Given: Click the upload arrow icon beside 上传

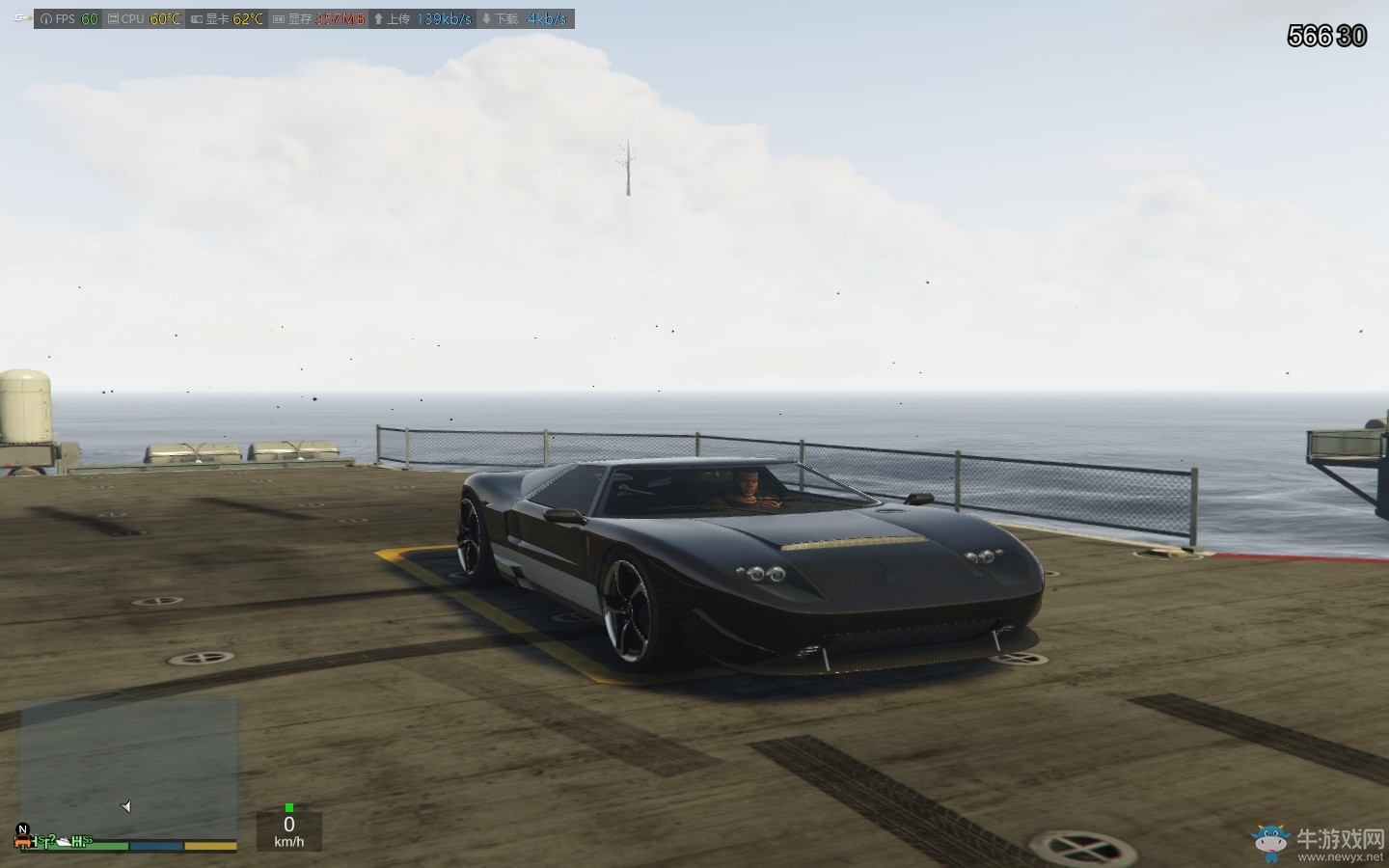Looking at the screenshot, I should pyautogui.click(x=378, y=17).
